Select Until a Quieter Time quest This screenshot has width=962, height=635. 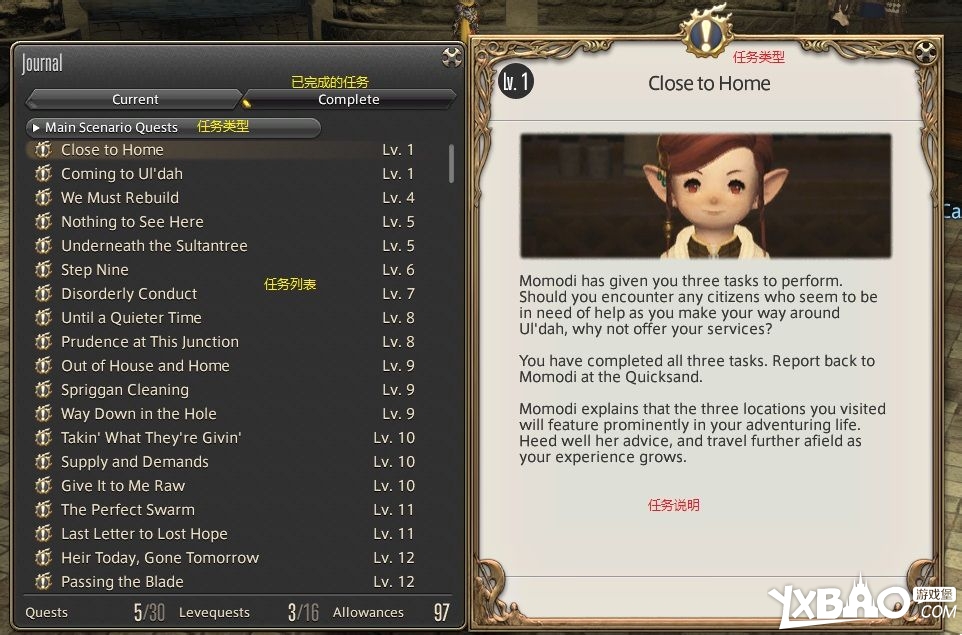click(x=131, y=318)
